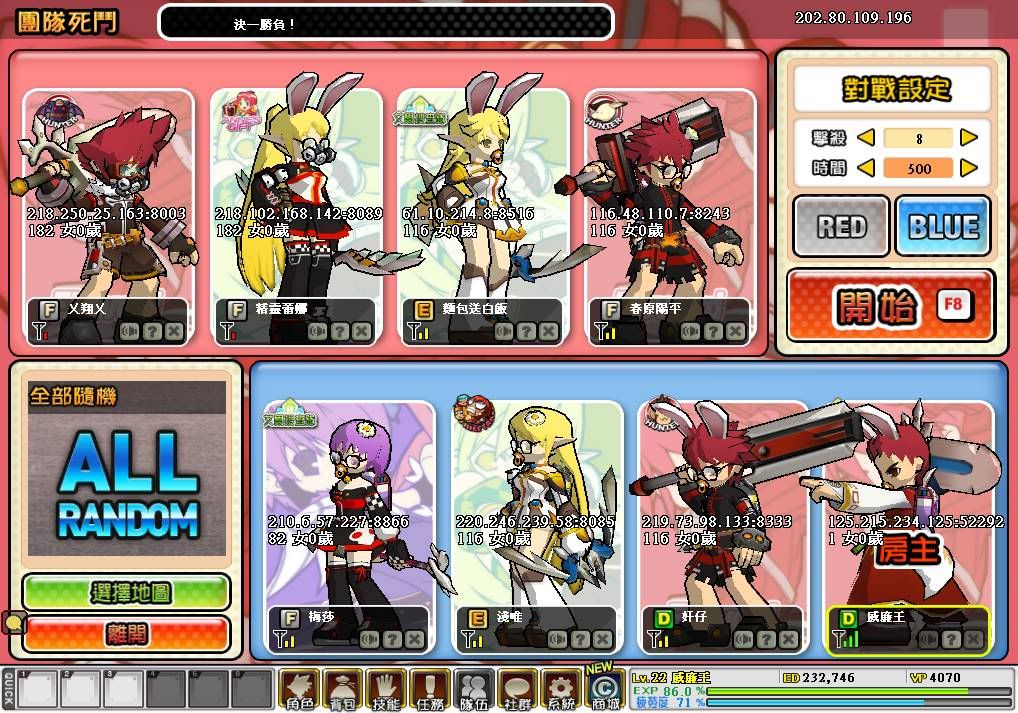
Task: Open the 隊伍 party menu
Action: (474, 689)
